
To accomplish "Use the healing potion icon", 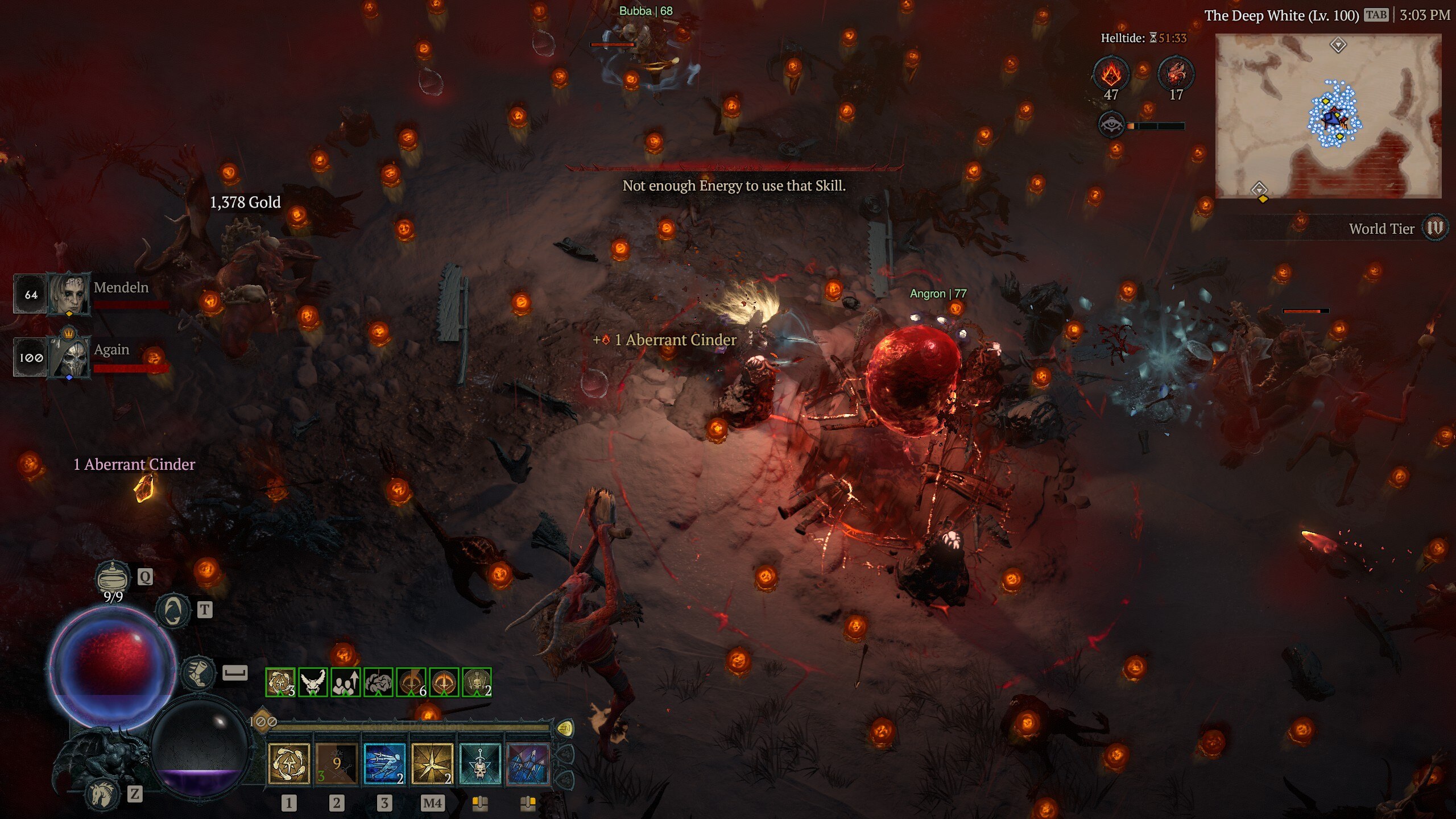I will tap(113, 577).
